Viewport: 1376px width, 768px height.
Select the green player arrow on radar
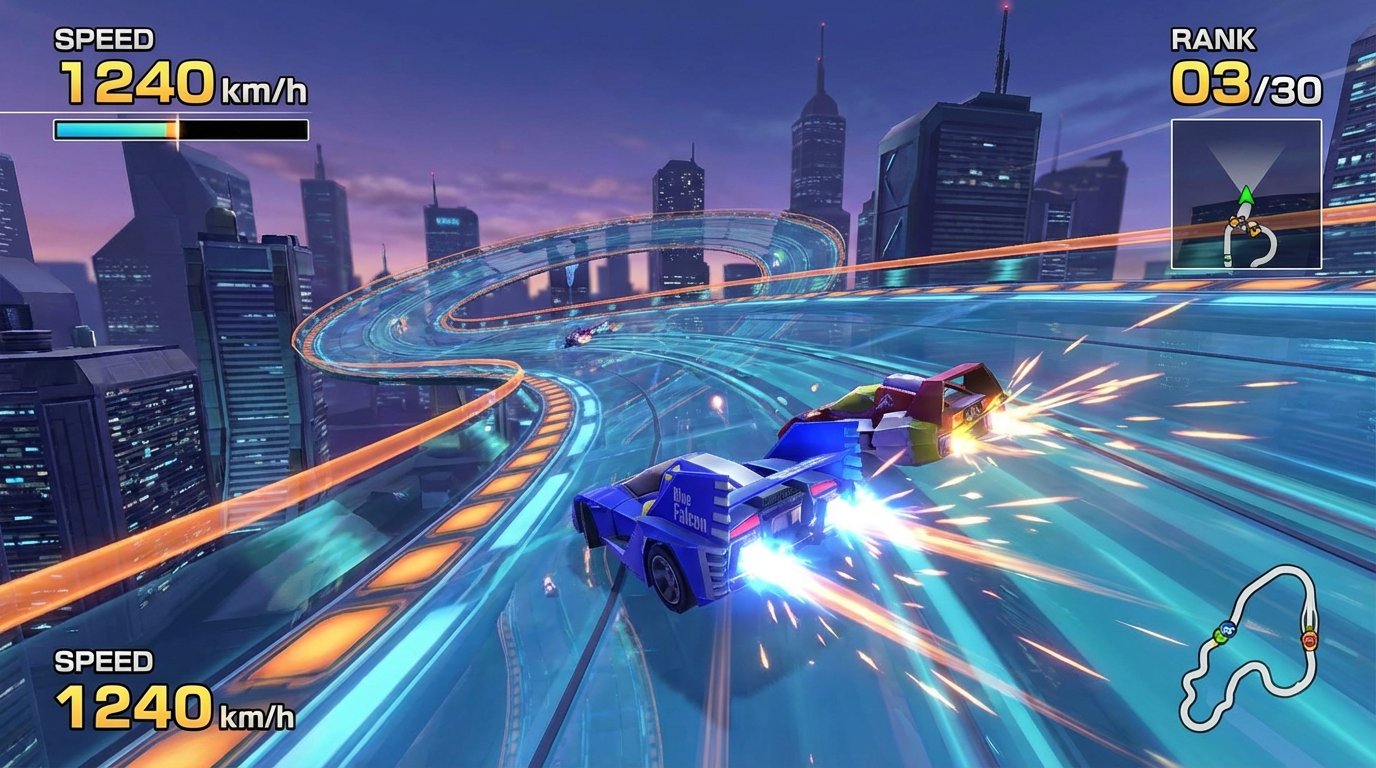point(1247,195)
